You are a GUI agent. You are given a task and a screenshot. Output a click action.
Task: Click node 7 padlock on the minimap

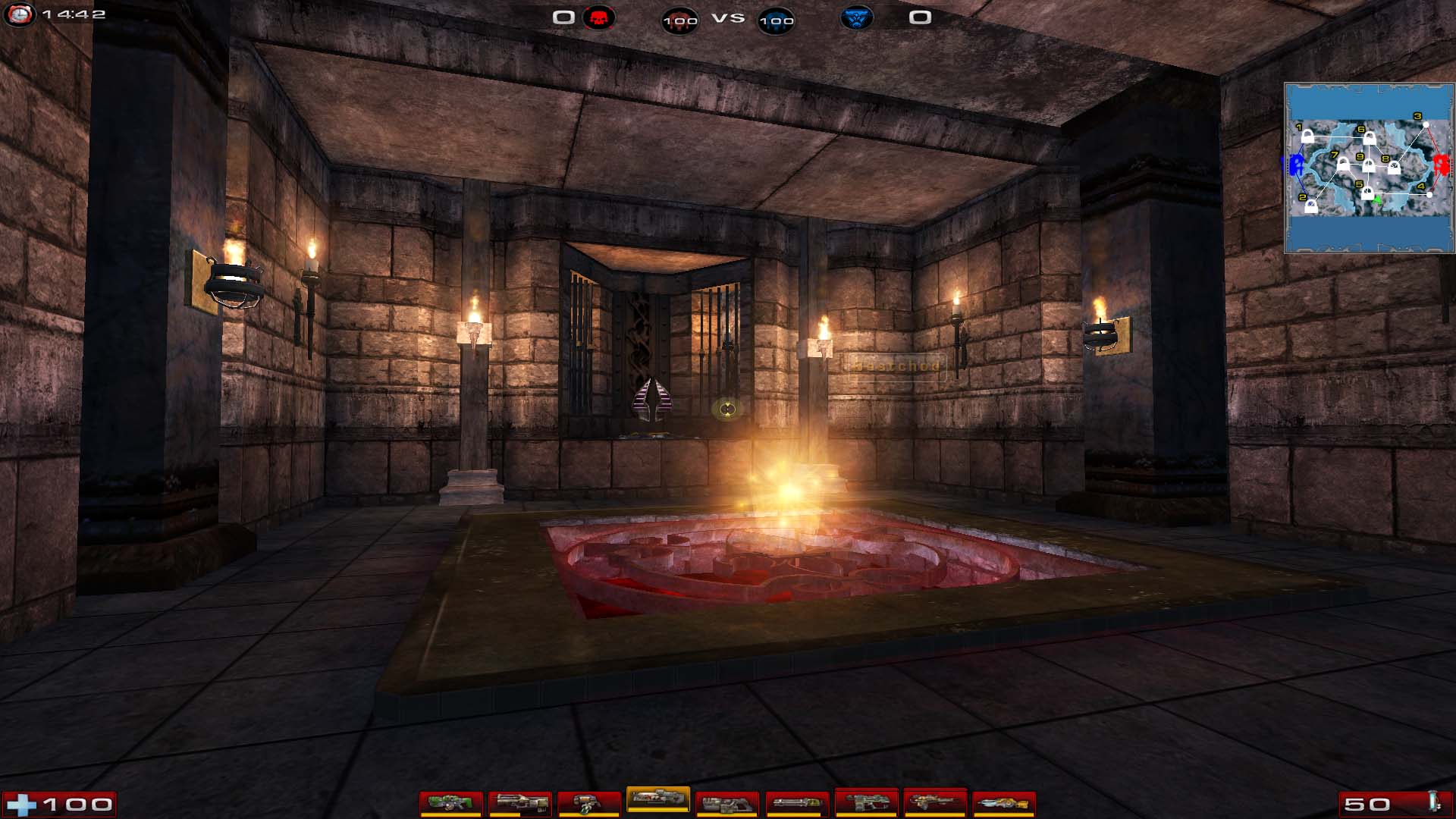click(x=1343, y=164)
